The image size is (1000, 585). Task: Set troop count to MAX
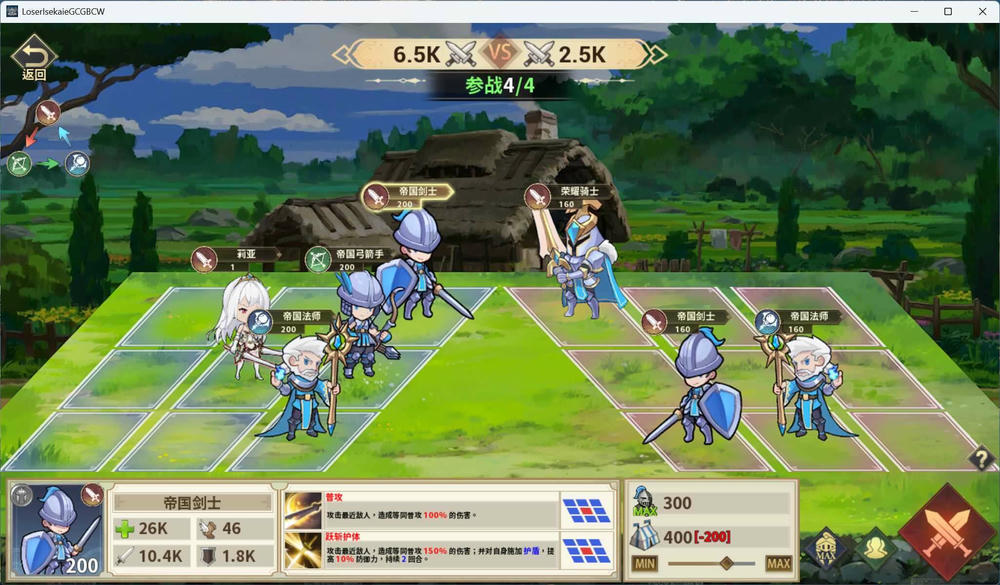pyautogui.click(x=778, y=564)
